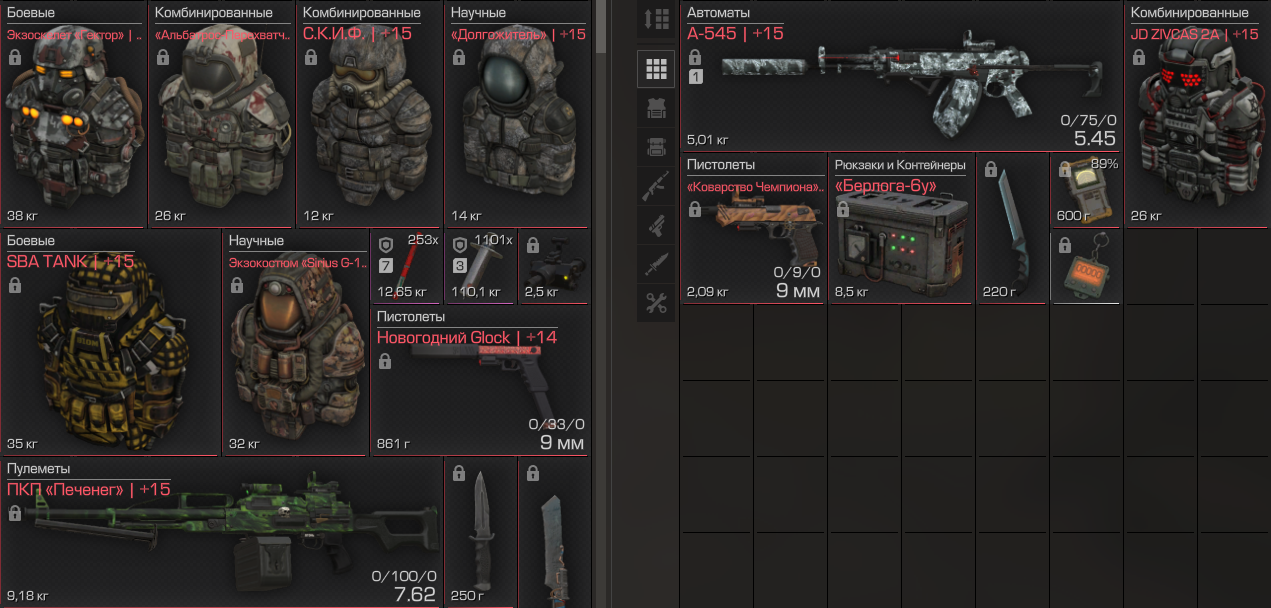Filter inventory by armor vest
Screen dimensions: 1271x608
pyautogui.click(x=656, y=108)
